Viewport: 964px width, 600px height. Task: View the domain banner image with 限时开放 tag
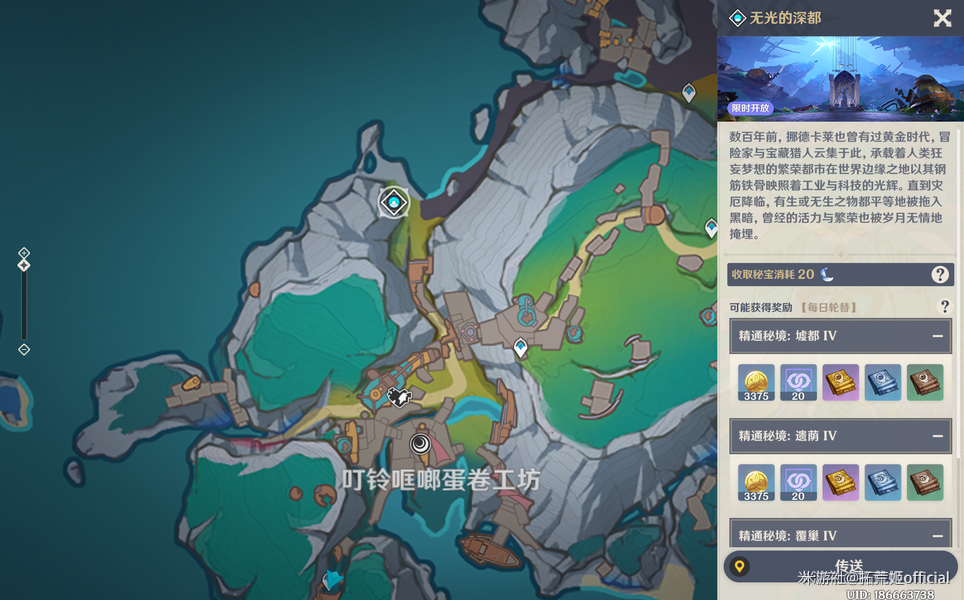pyautogui.click(x=840, y=78)
